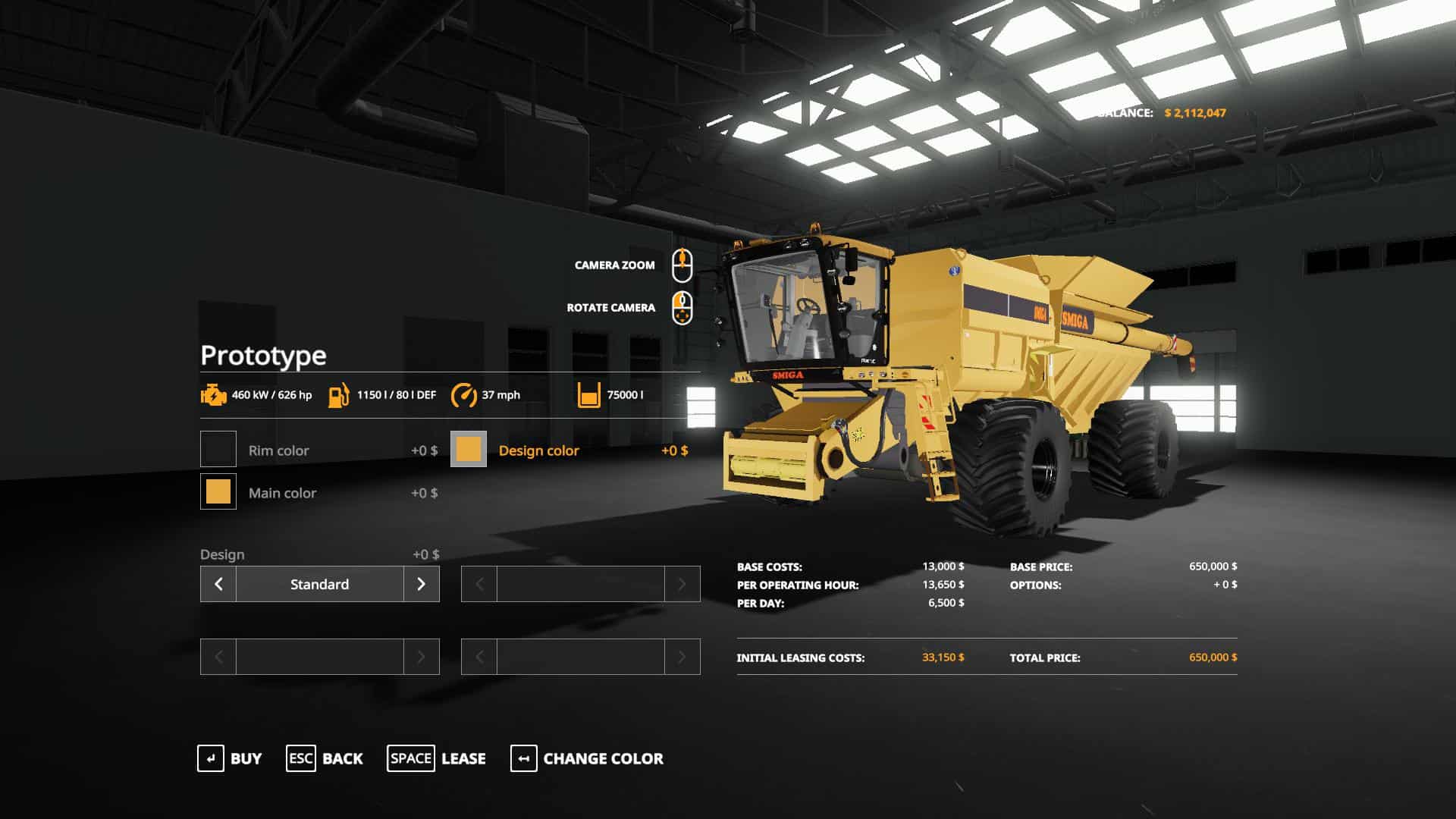Buy the Prototype harvester
Image resolution: width=1456 pixels, height=819 pixels.
[x=230, y=758]
